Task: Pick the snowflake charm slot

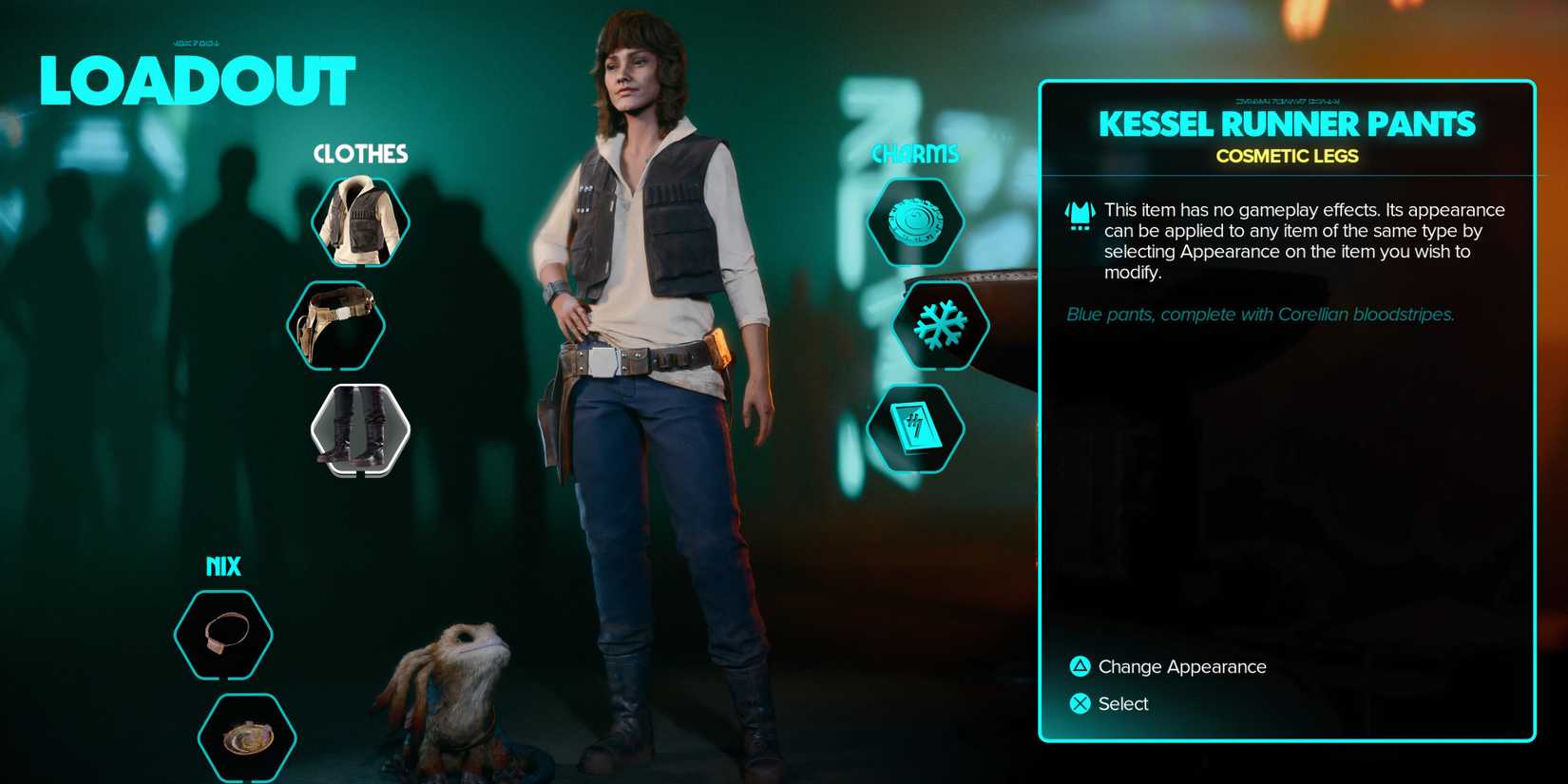Action: pos(939,325)
